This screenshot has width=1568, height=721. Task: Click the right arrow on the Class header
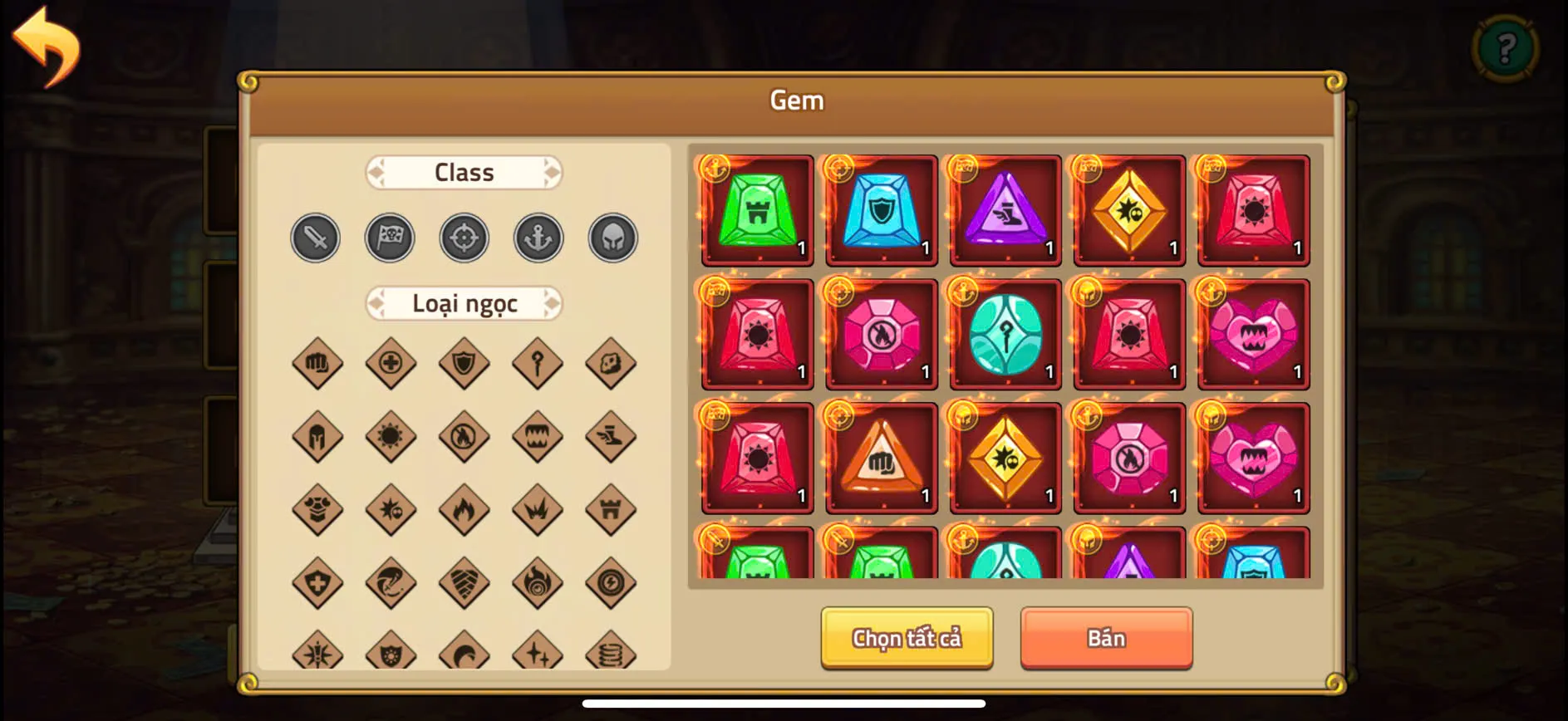pyautogui.click(x=551, y=172)
